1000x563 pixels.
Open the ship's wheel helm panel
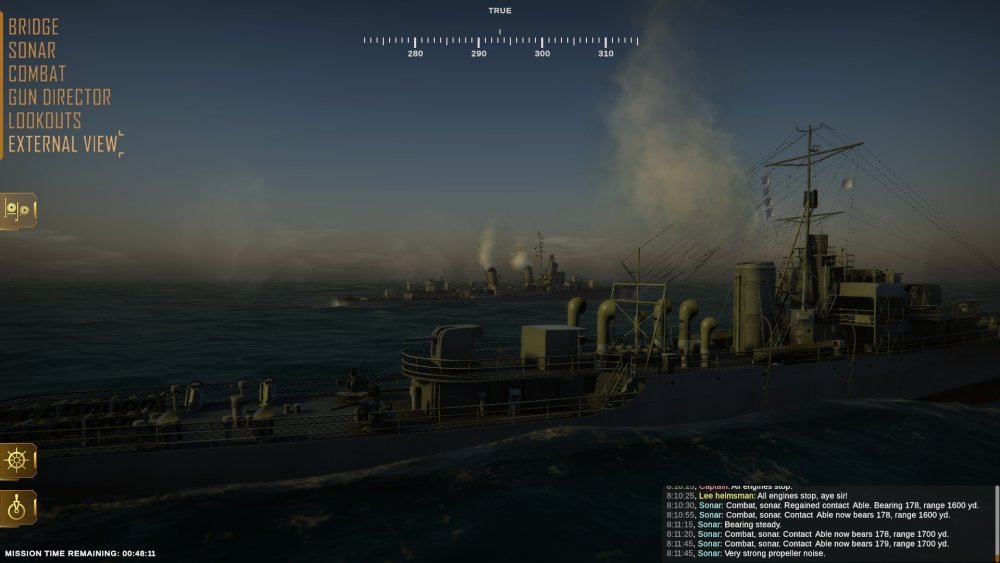18,461
